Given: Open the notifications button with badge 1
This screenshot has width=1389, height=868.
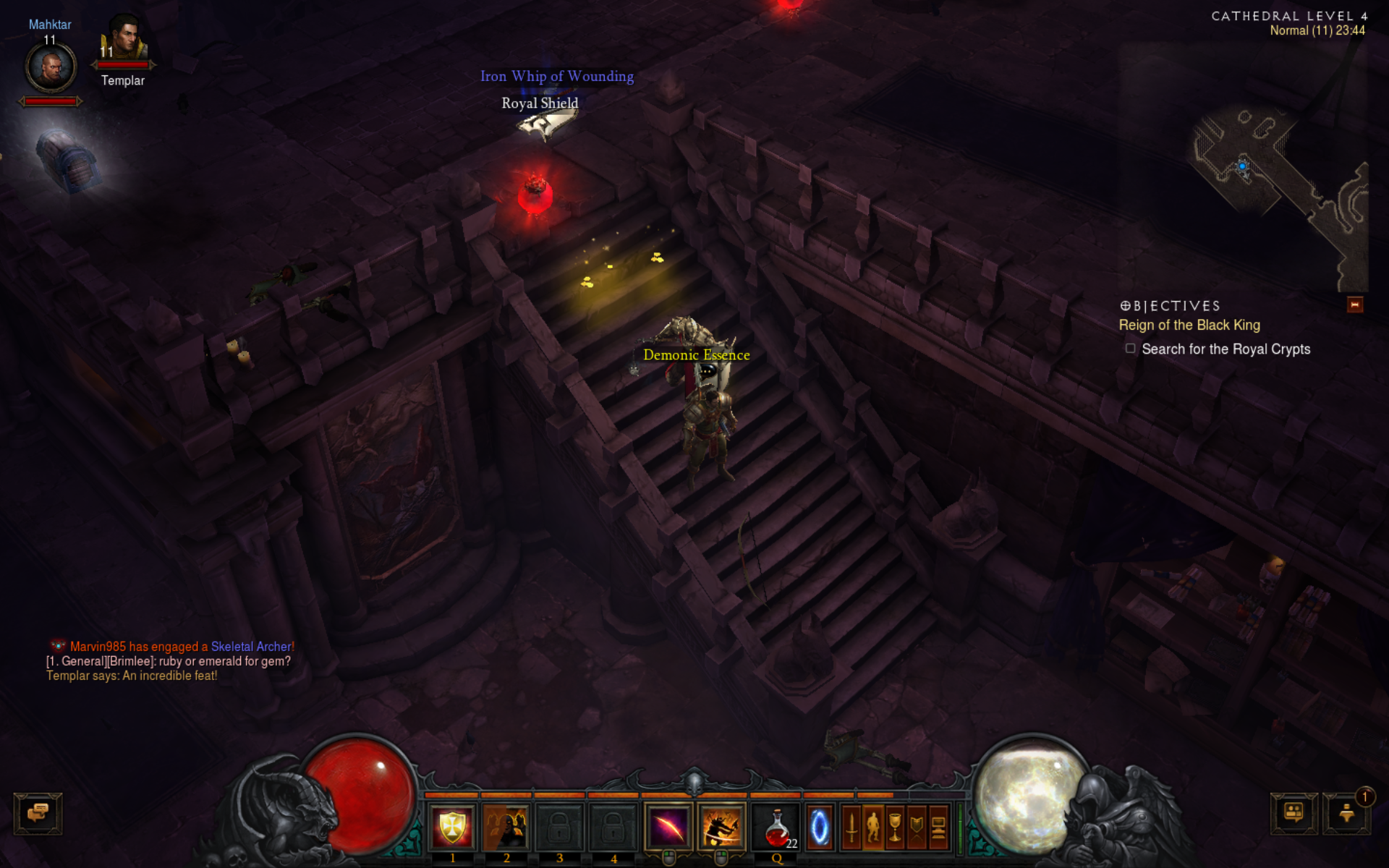Looking at the screenshot, I should click(1346, 813).
